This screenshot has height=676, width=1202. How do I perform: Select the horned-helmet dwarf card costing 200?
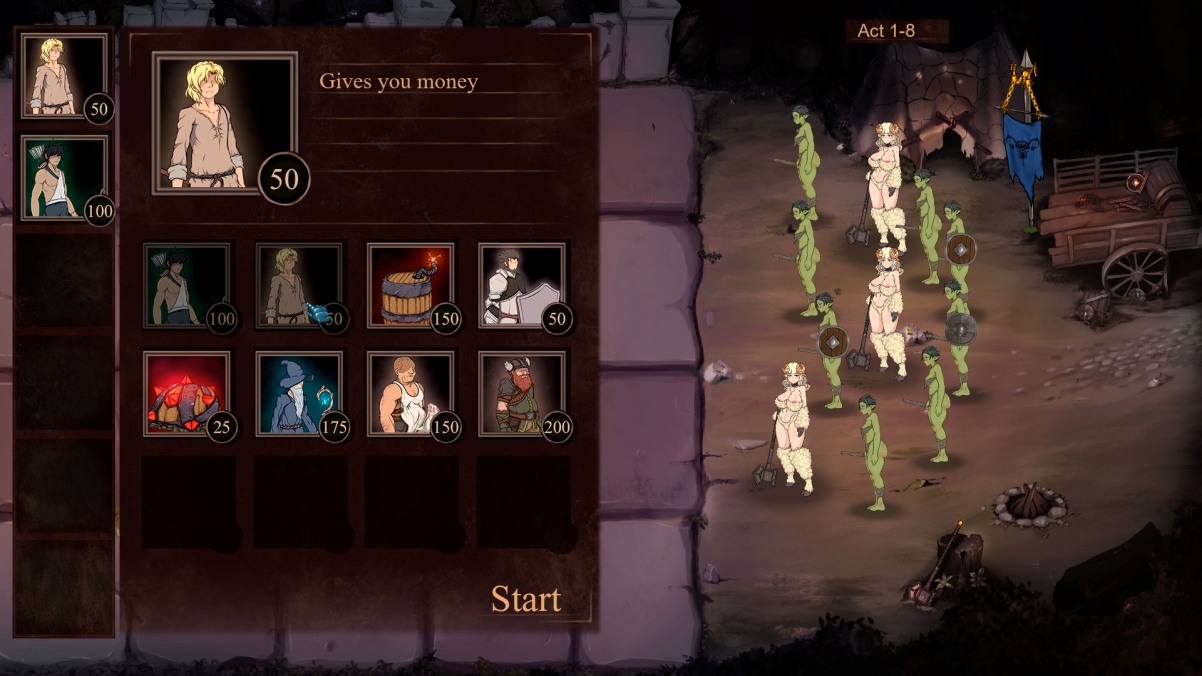point(521,393)
